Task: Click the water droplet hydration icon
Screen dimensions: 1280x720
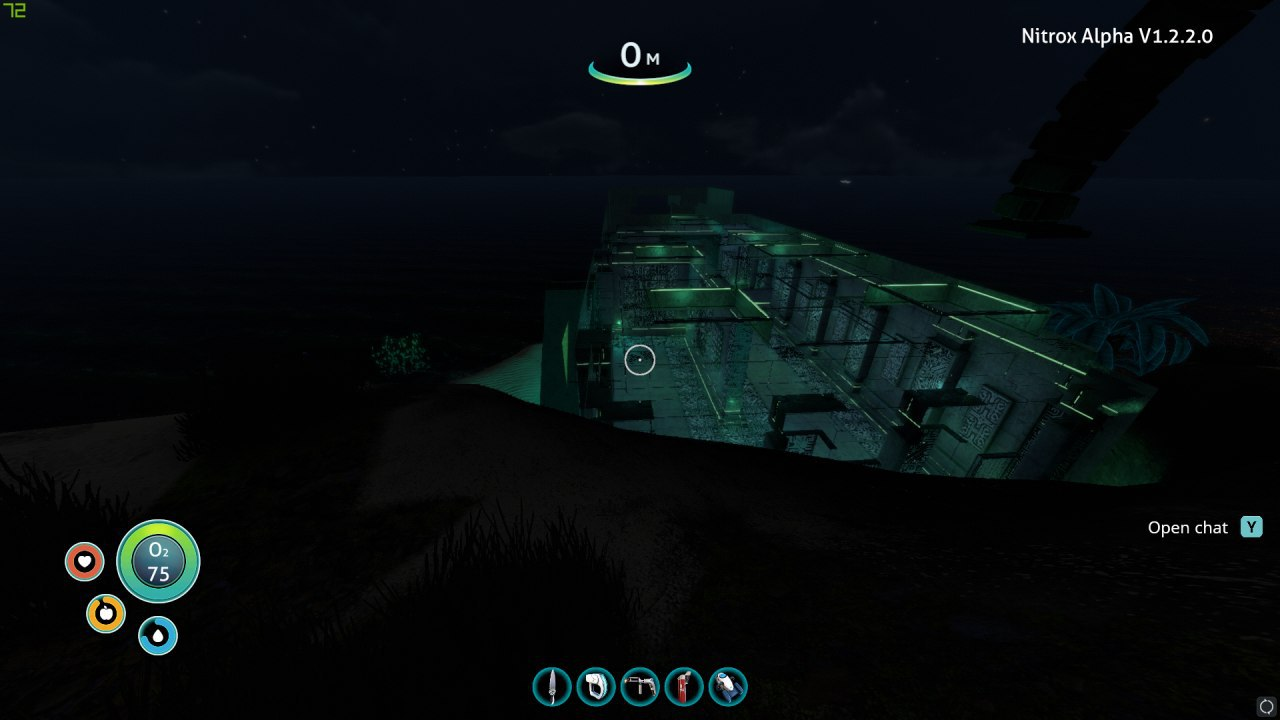Action: click(157, 634)
